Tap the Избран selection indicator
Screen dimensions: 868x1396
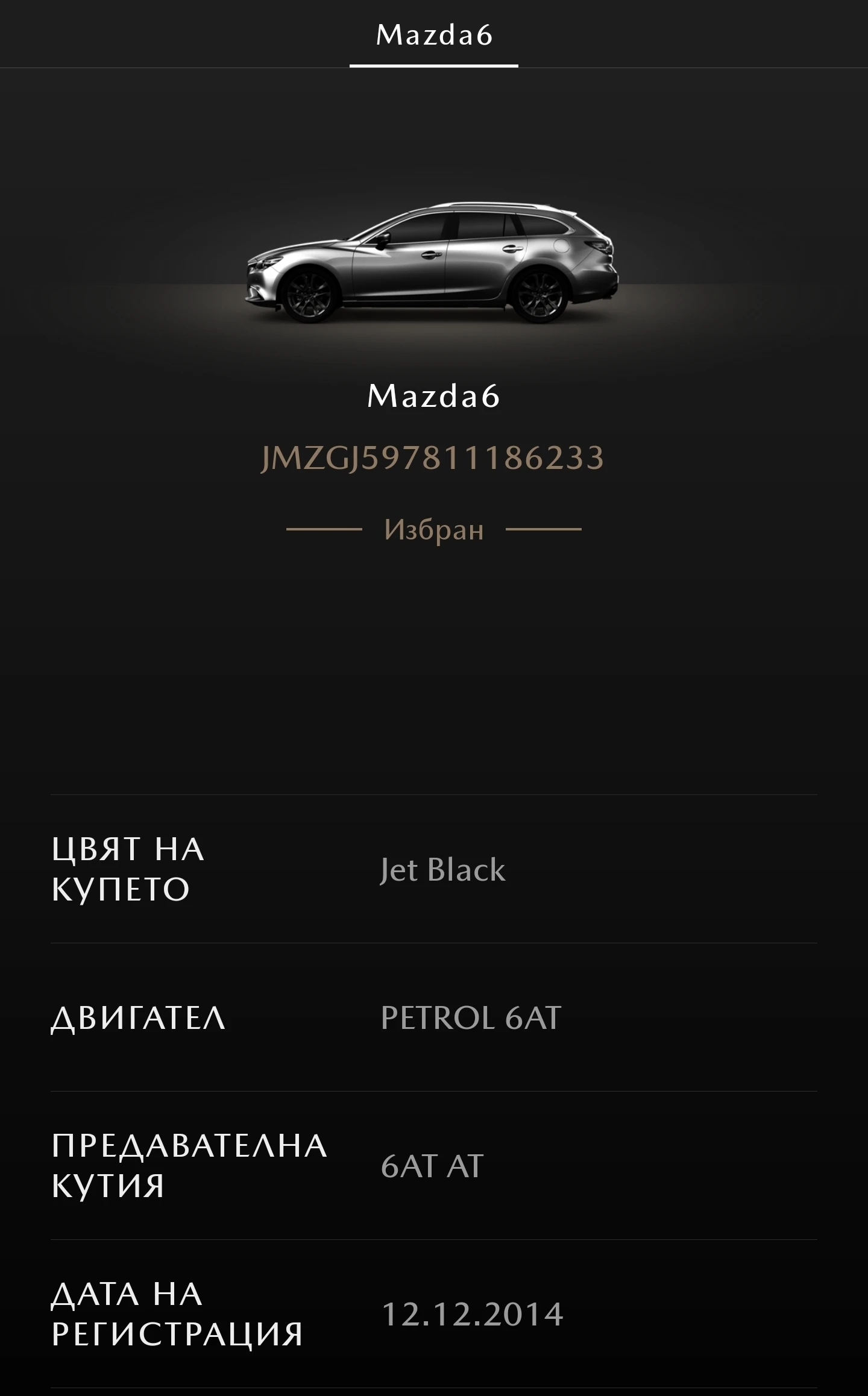pos(433,527)
